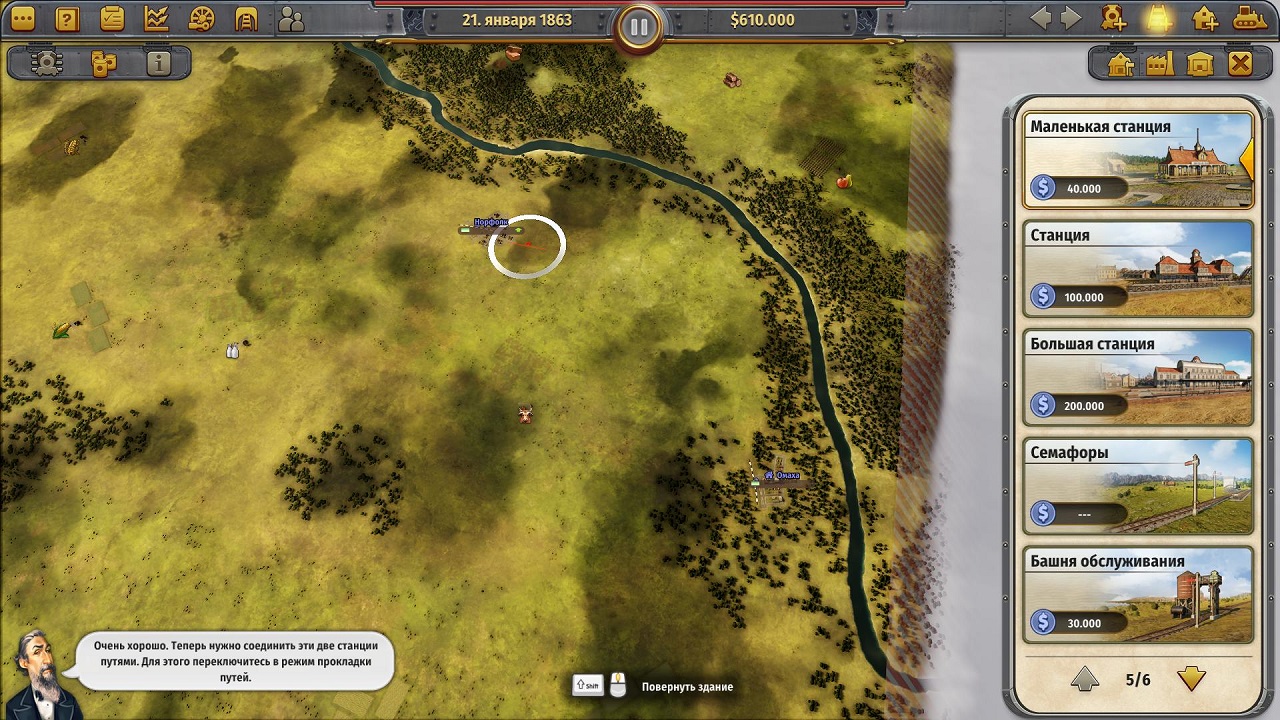Open the task checklist icon

112,18
